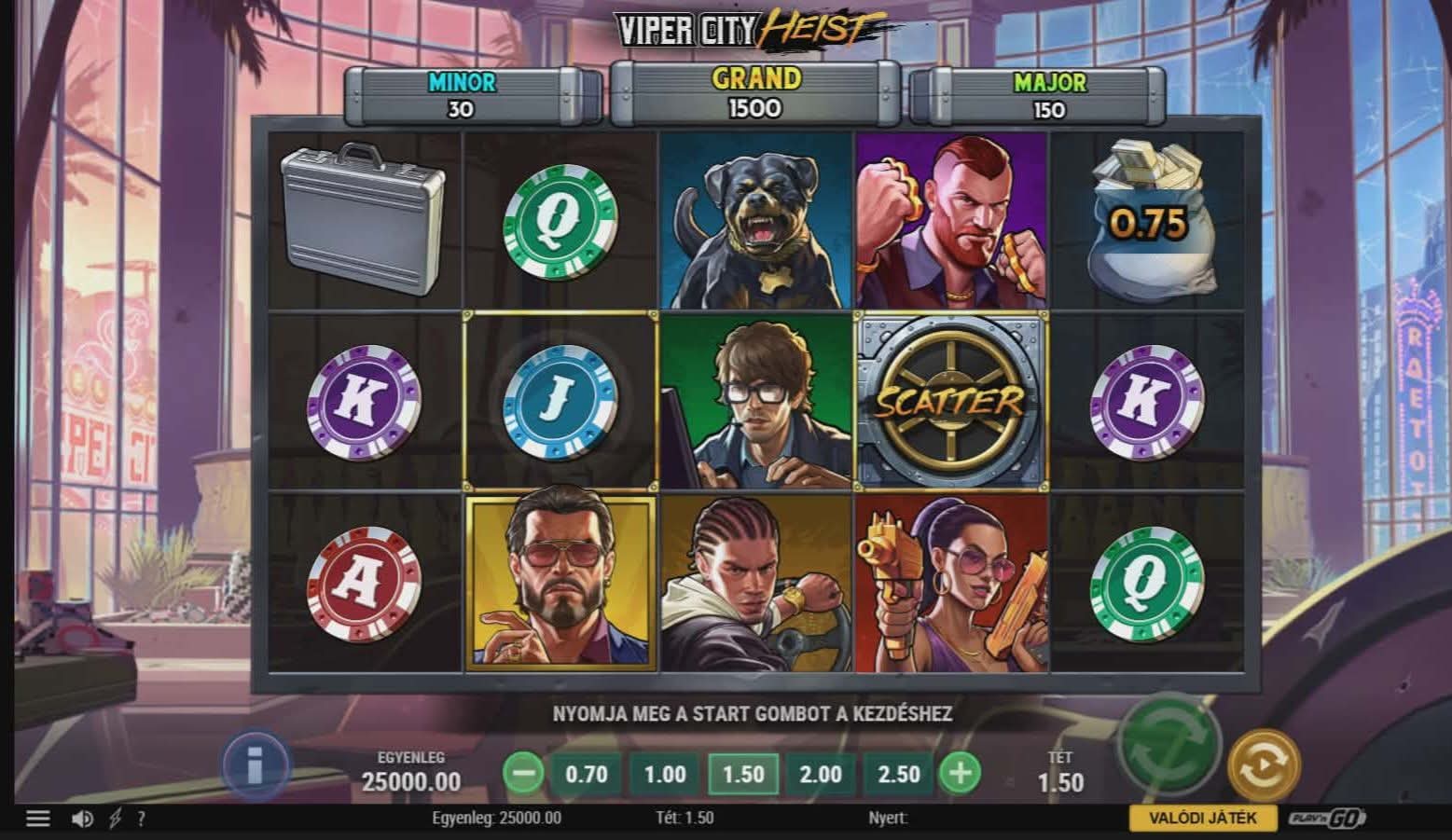The width and height of the screenshot is (1452, 840).
Task: Open the blue info paytable button
Action: [255, 766]
